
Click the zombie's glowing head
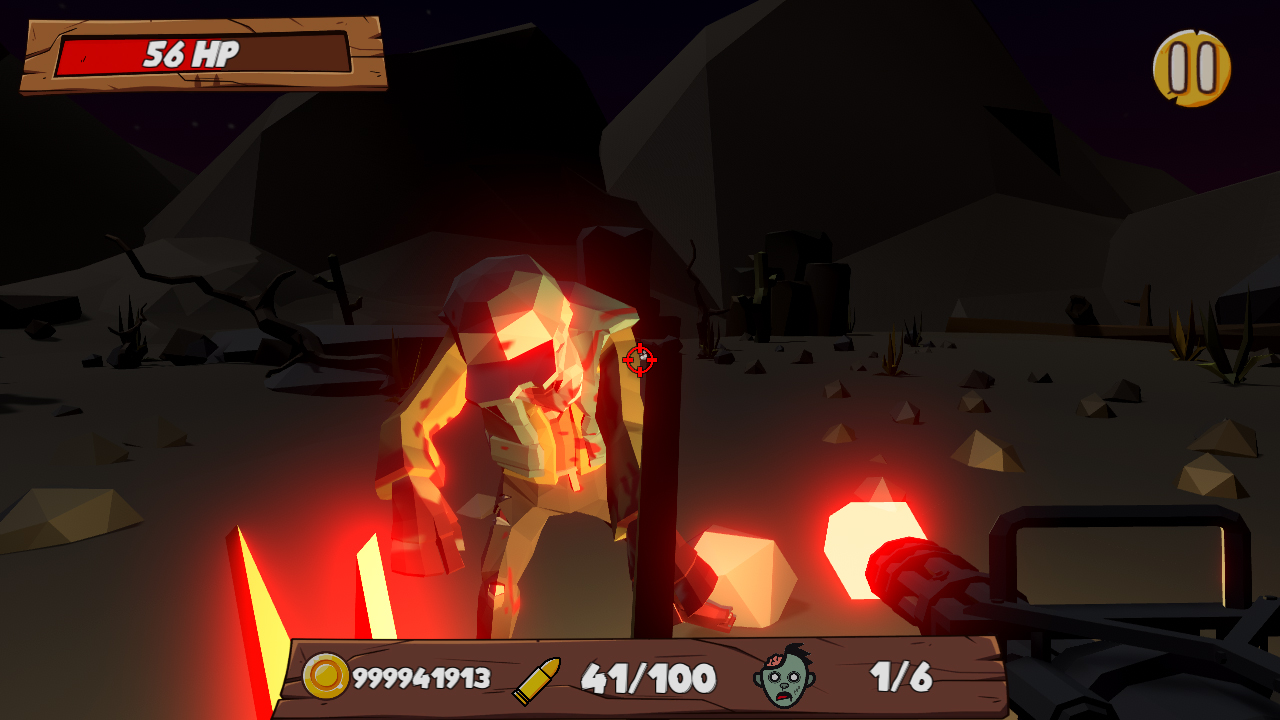click(510, 310)
